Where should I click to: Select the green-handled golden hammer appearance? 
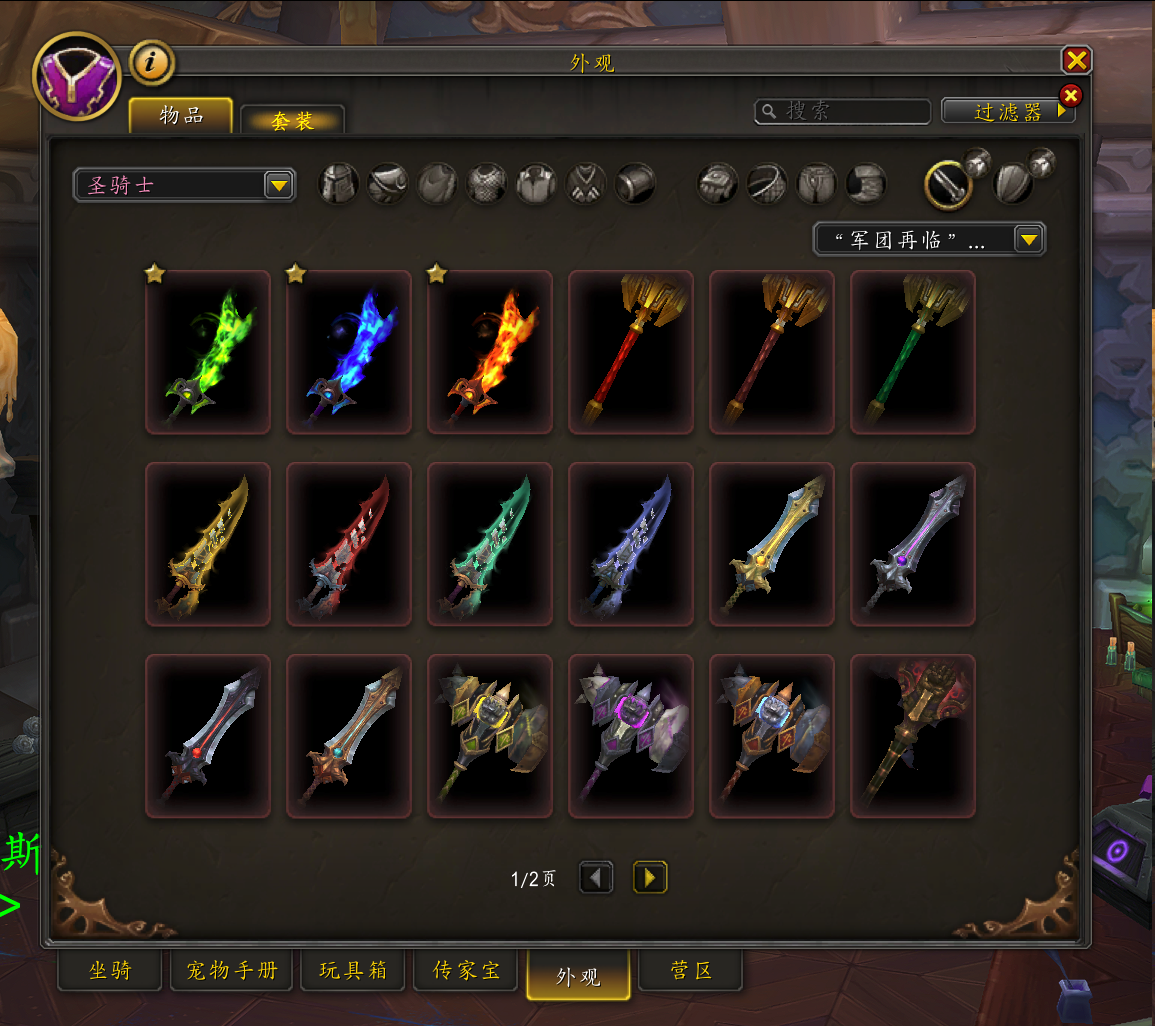(x=912, y=352)
